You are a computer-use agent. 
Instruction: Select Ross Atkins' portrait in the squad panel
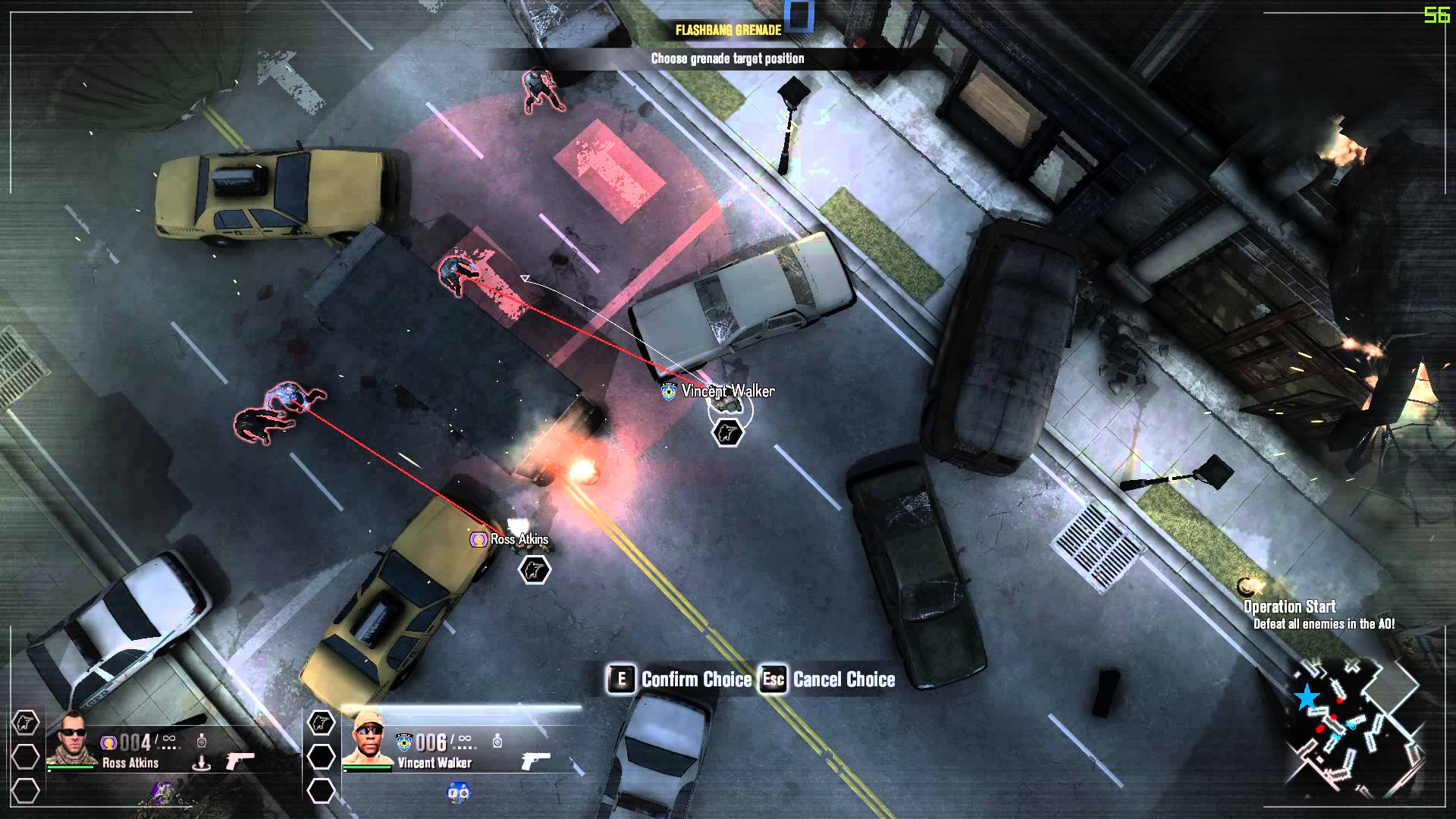click(72, 738)
